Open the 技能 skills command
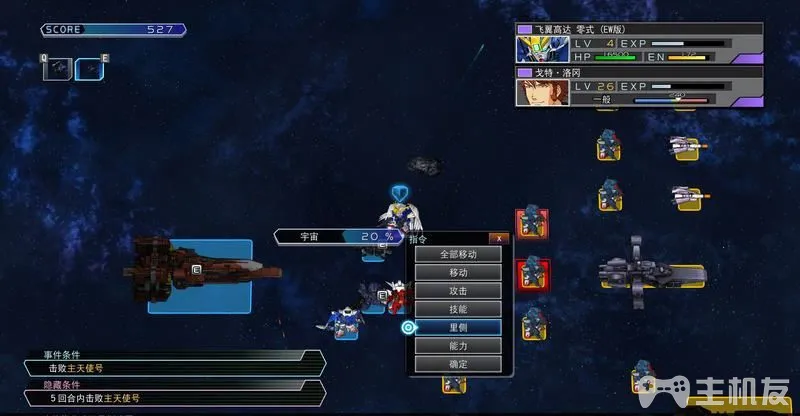 [x=458, y=309]
